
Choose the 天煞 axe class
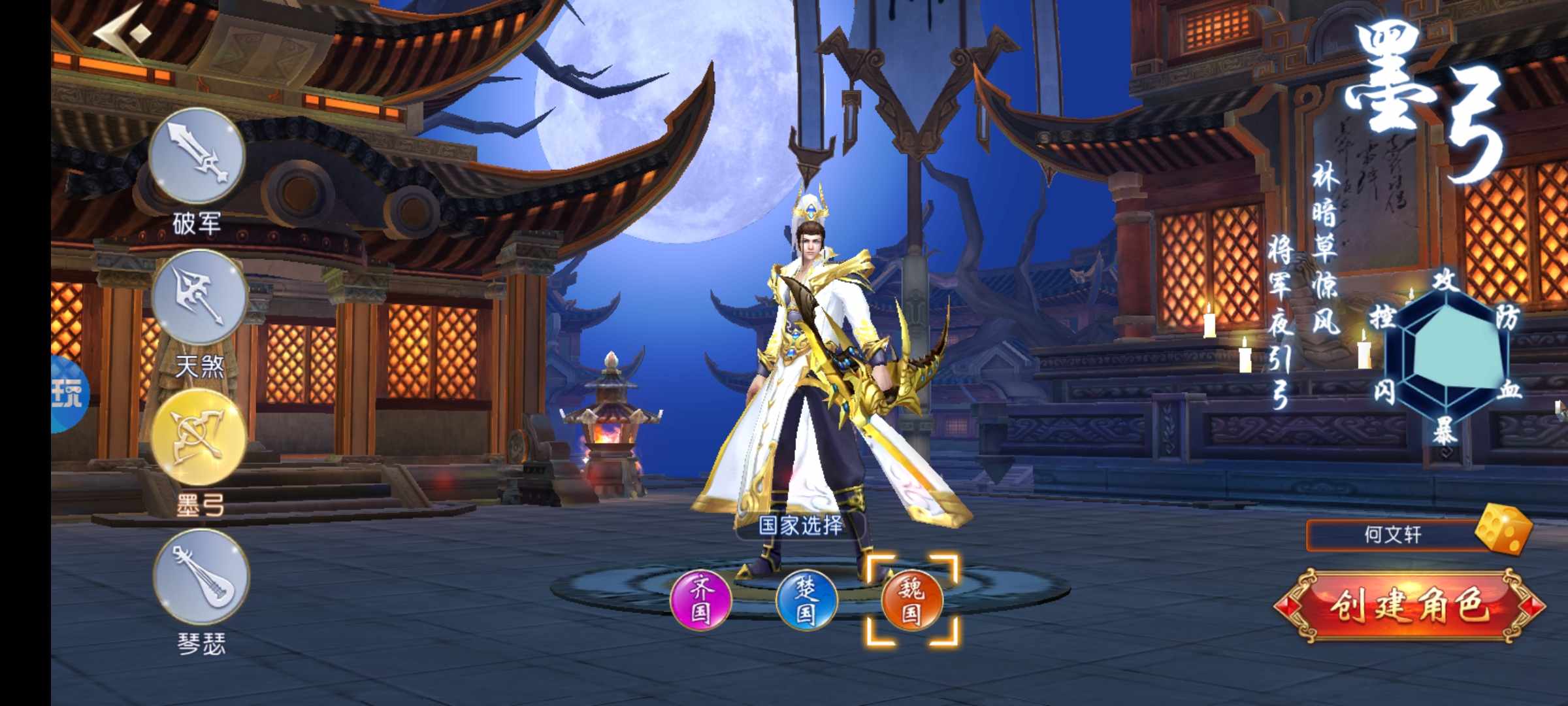click(x=199, y=298)
